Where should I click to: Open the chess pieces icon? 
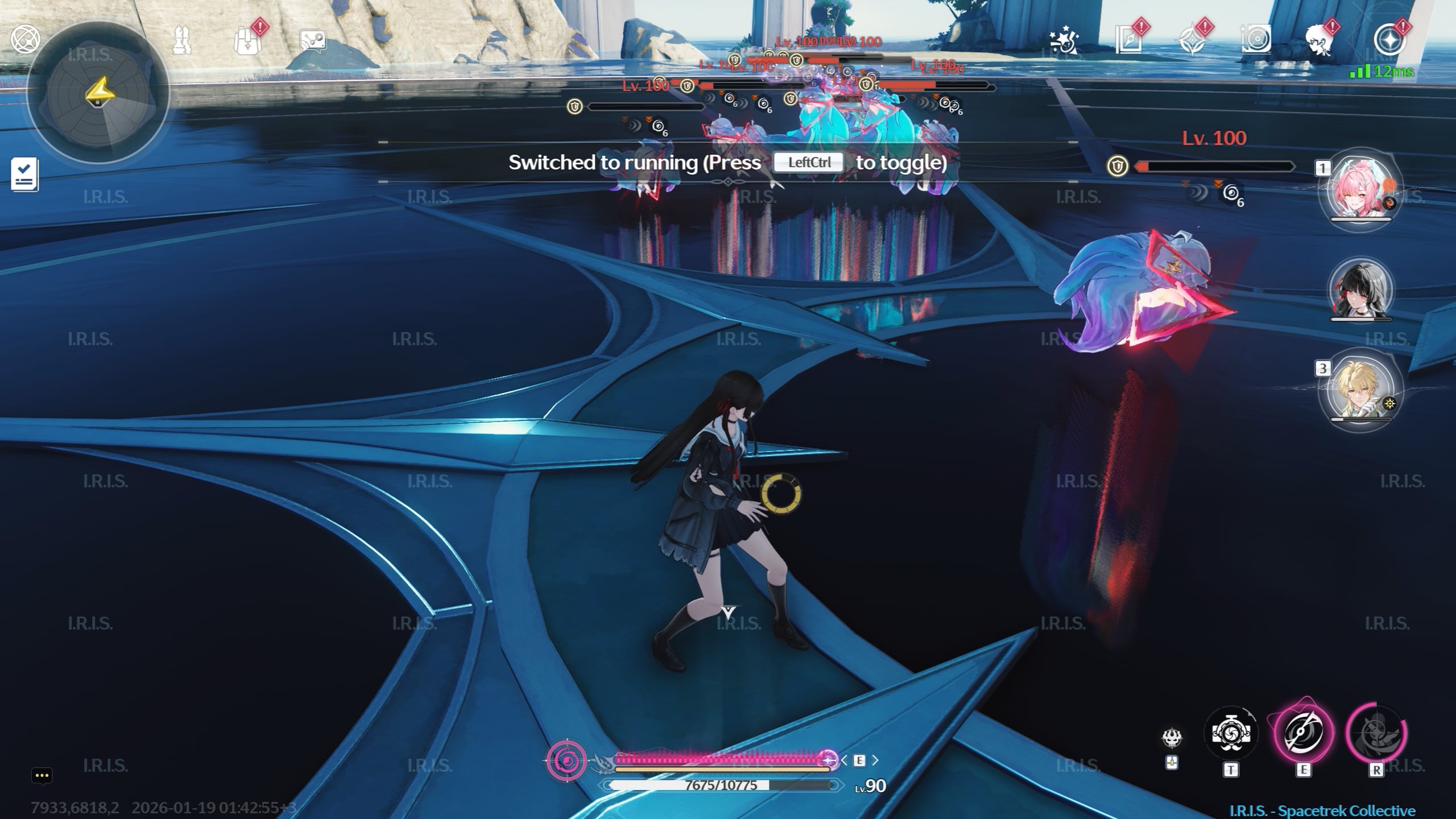(182, 40)
